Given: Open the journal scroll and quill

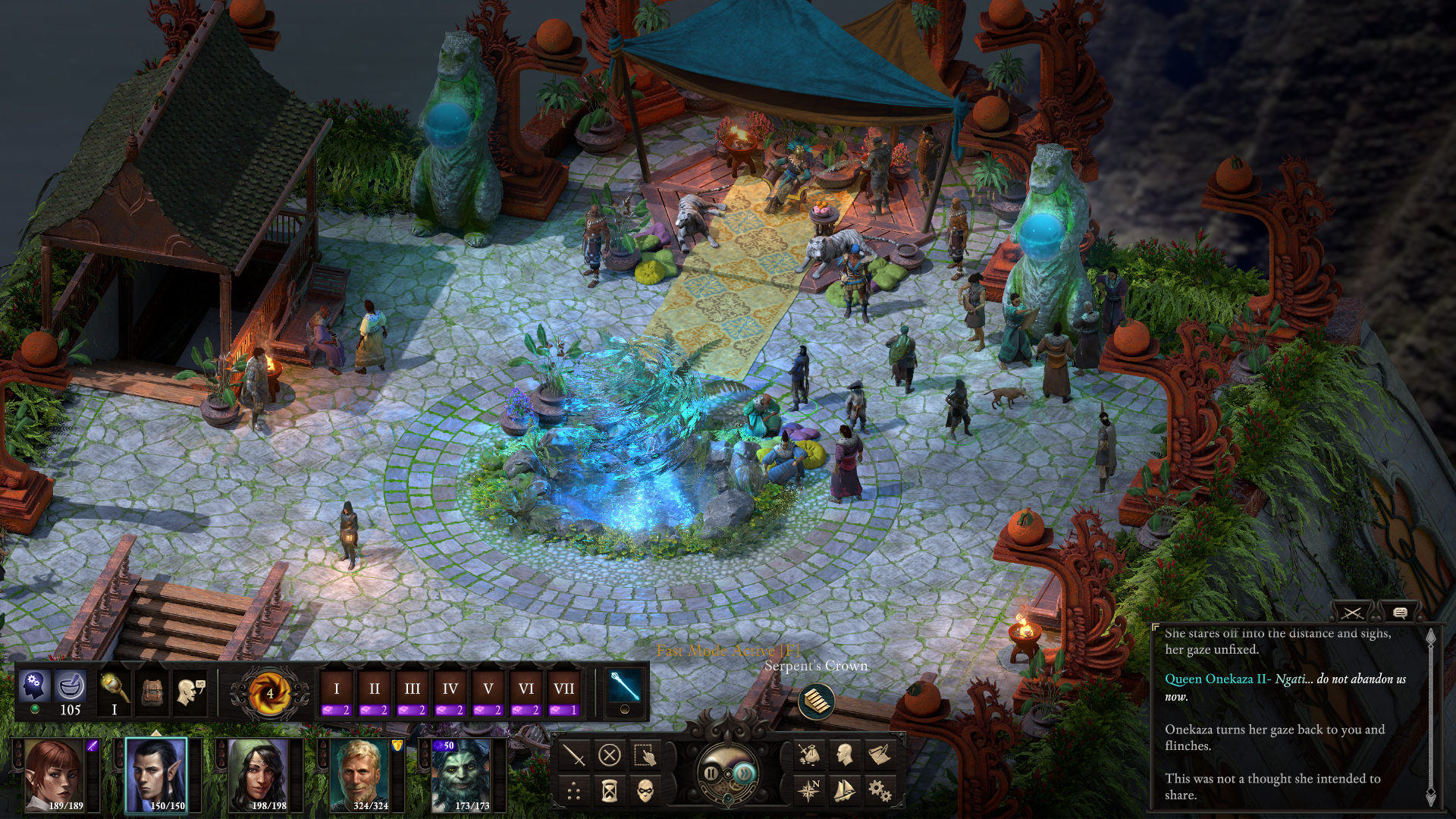Looking at the screenshot, I should pos(879,755).
